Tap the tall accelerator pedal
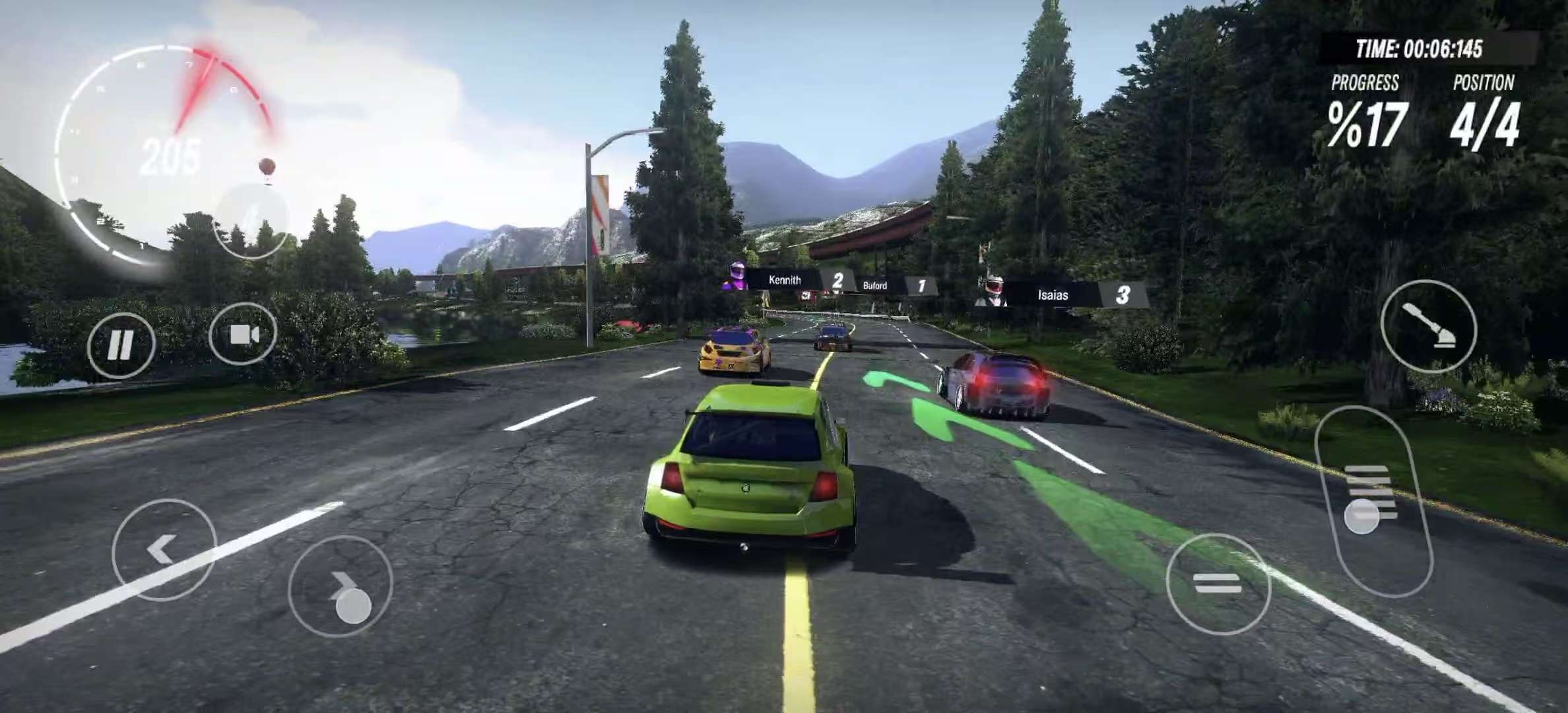 click(1373, 500)
